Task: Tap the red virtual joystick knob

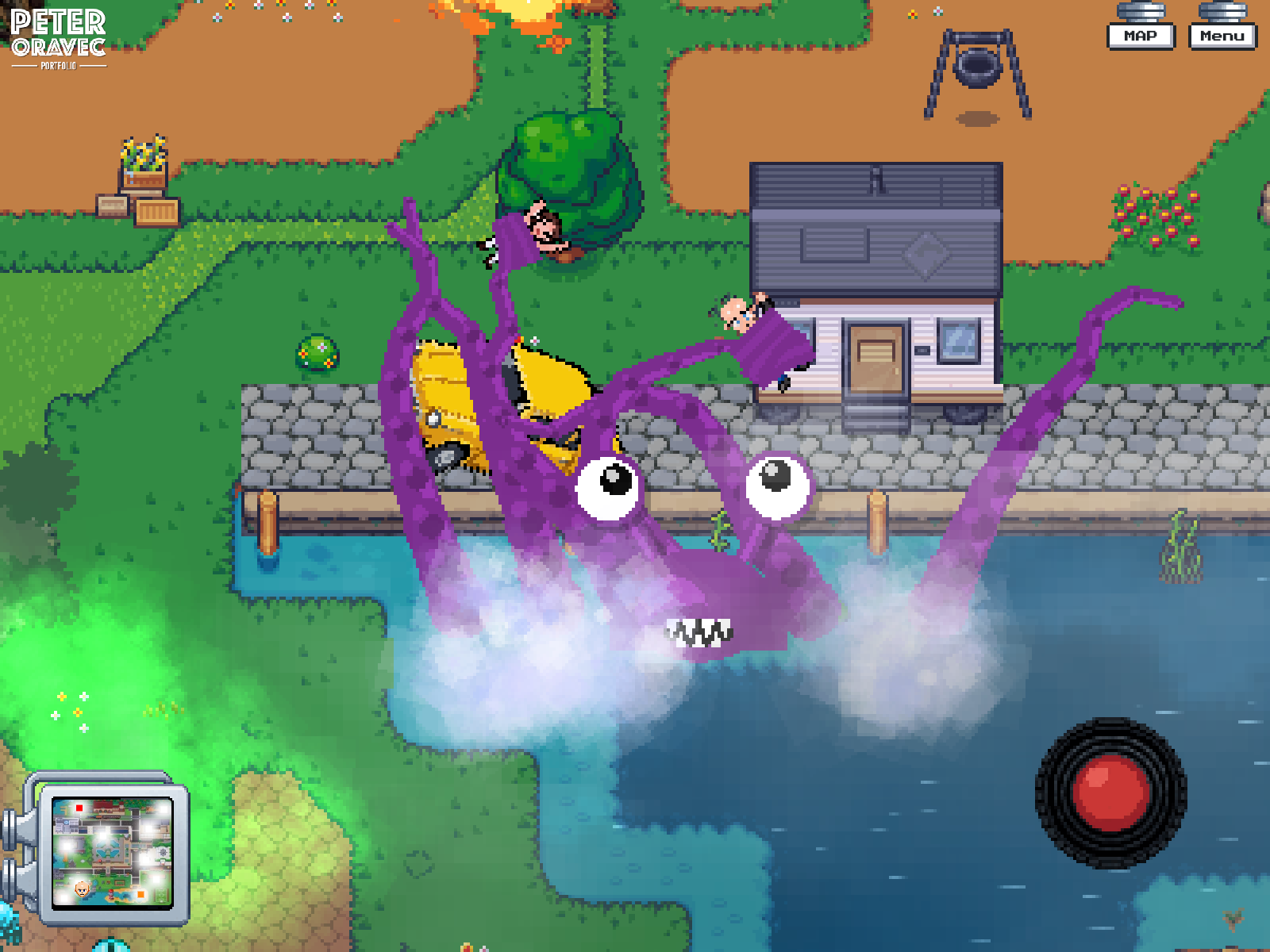Action: click(x=1110, y=791)
